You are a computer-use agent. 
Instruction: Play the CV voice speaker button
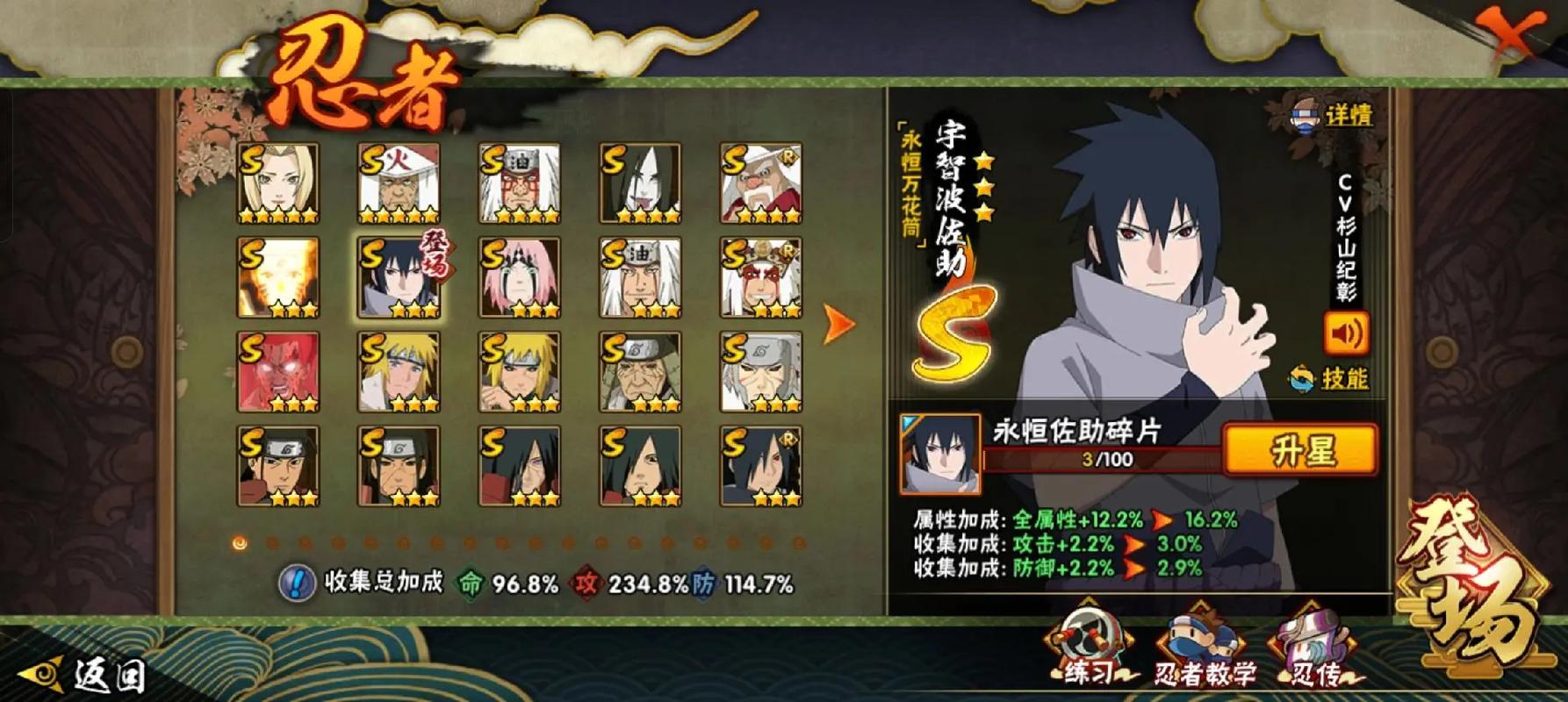(1346, 333)
